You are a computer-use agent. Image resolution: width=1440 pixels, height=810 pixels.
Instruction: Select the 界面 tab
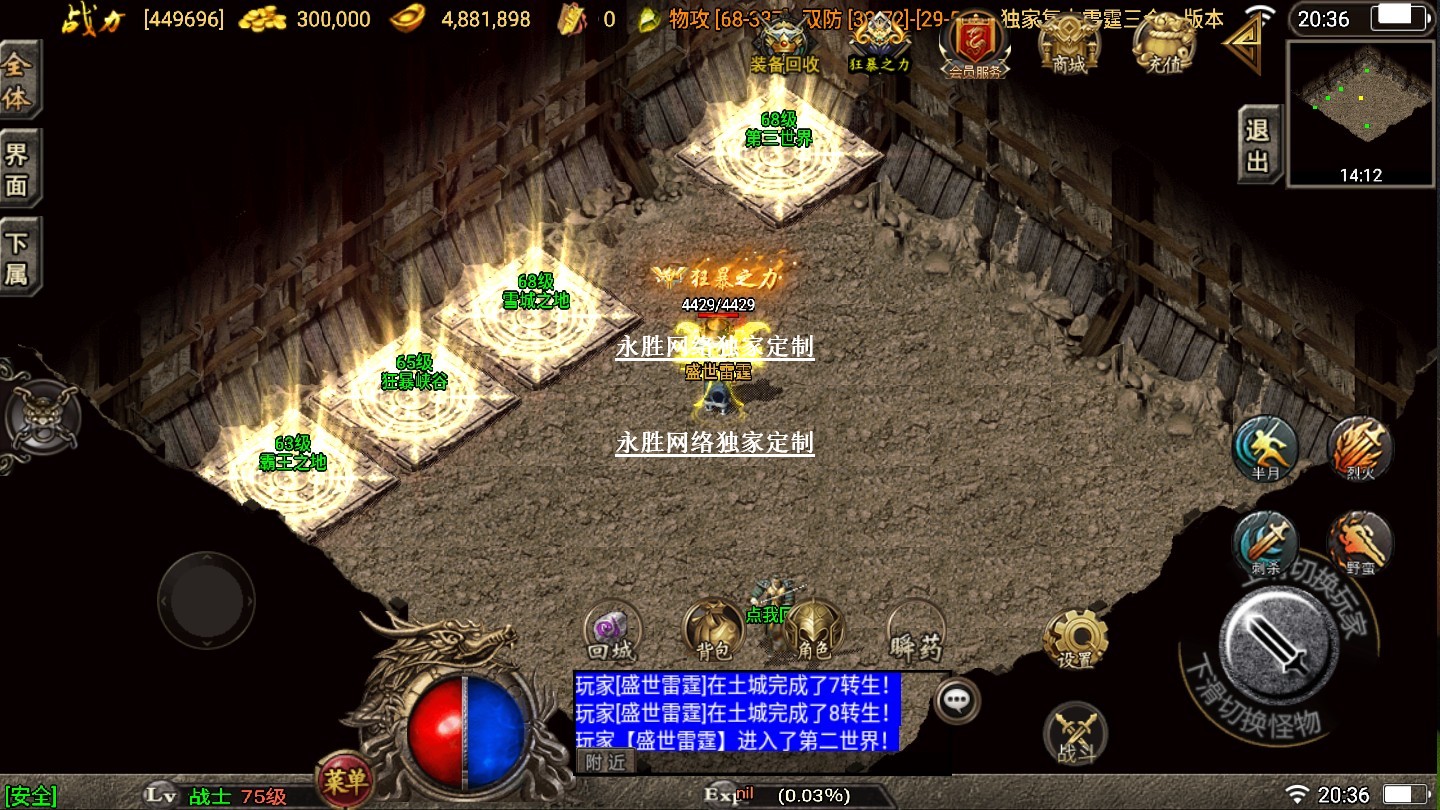point(18,169)
